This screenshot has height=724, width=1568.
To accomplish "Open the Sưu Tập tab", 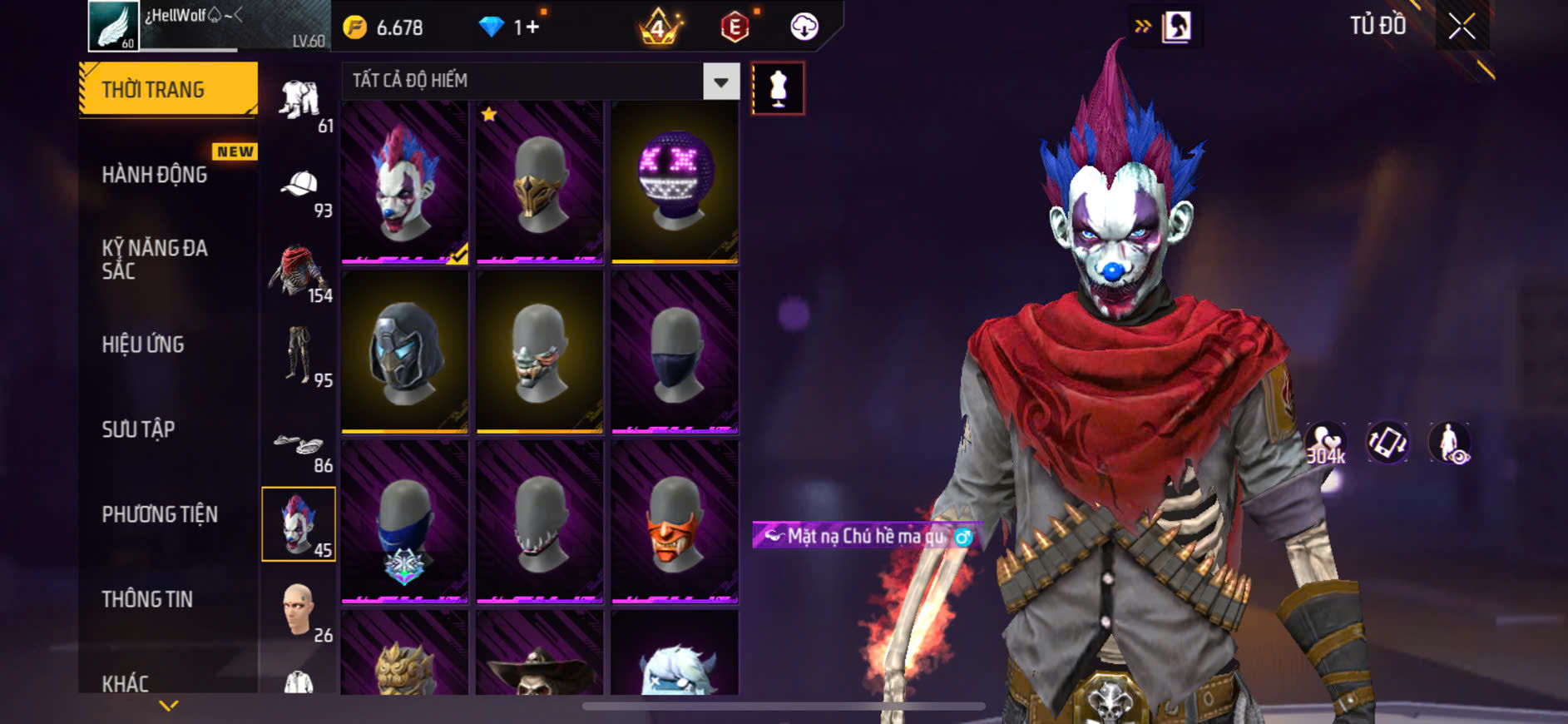I will coord(138,429).
